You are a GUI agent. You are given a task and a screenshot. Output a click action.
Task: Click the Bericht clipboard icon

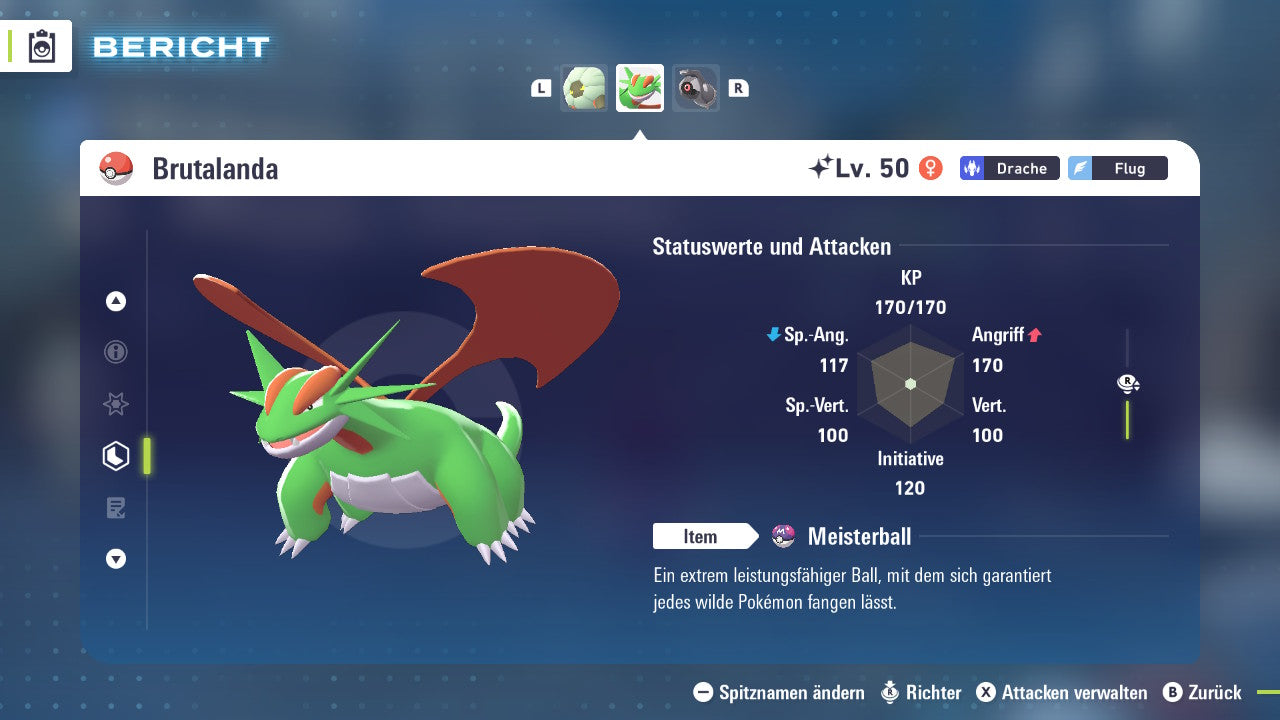[42, 46]
